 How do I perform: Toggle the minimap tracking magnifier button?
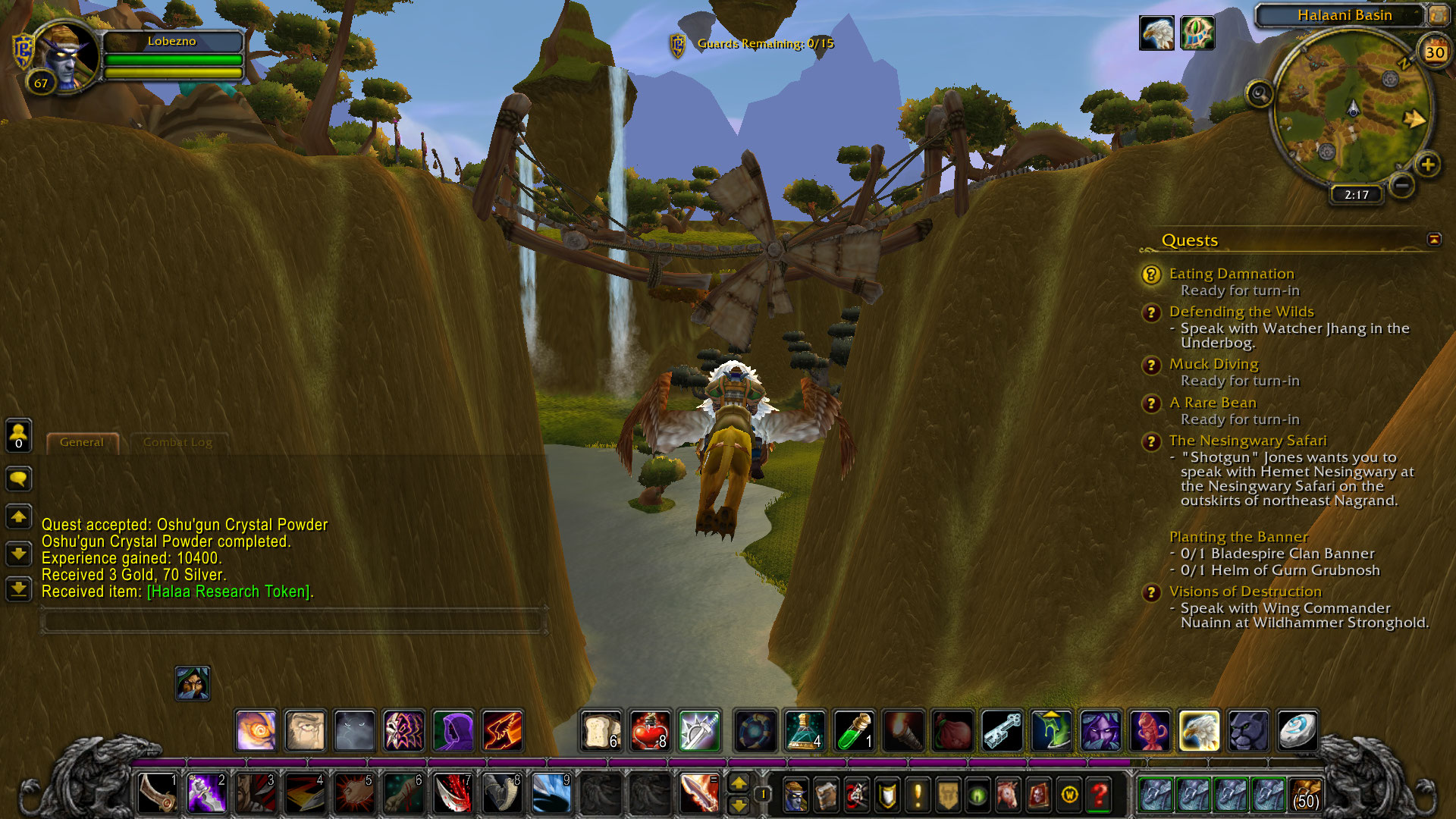tap(1260, 94)
